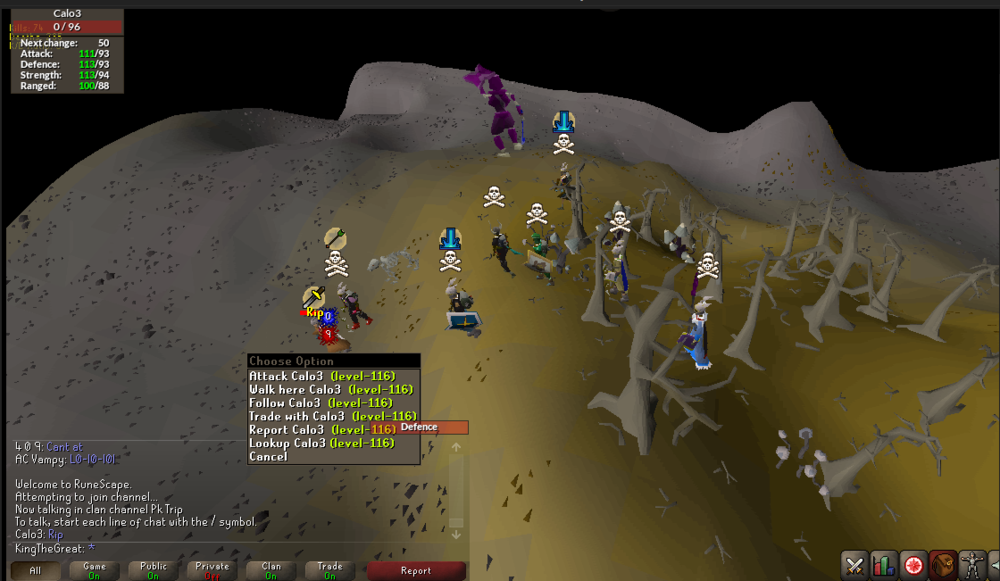Open the Clan chat tab
The width and height of the screenshot is (1000, 581).
[271, 571]
